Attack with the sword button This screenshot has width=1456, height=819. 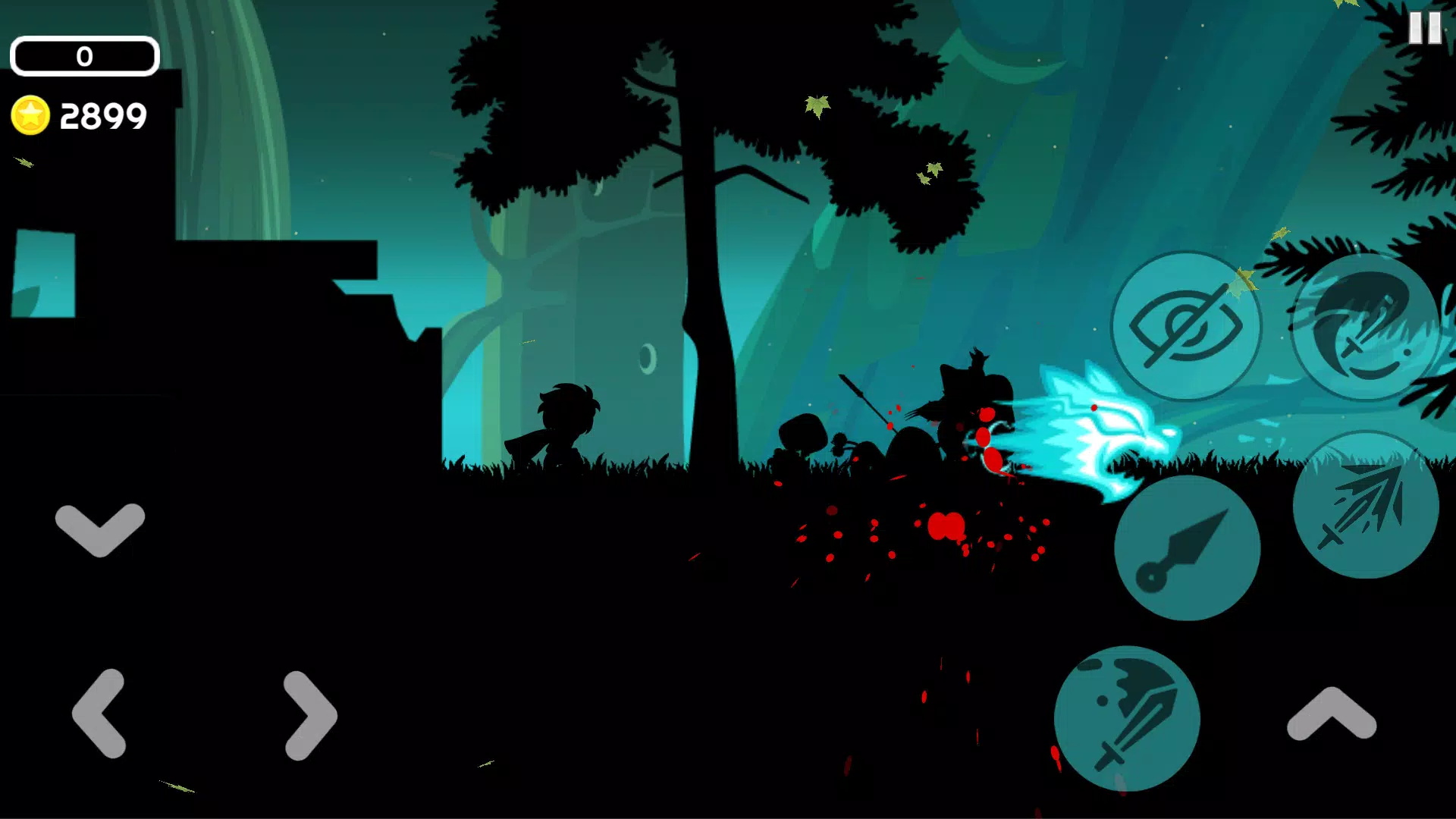coord(1127,718)
